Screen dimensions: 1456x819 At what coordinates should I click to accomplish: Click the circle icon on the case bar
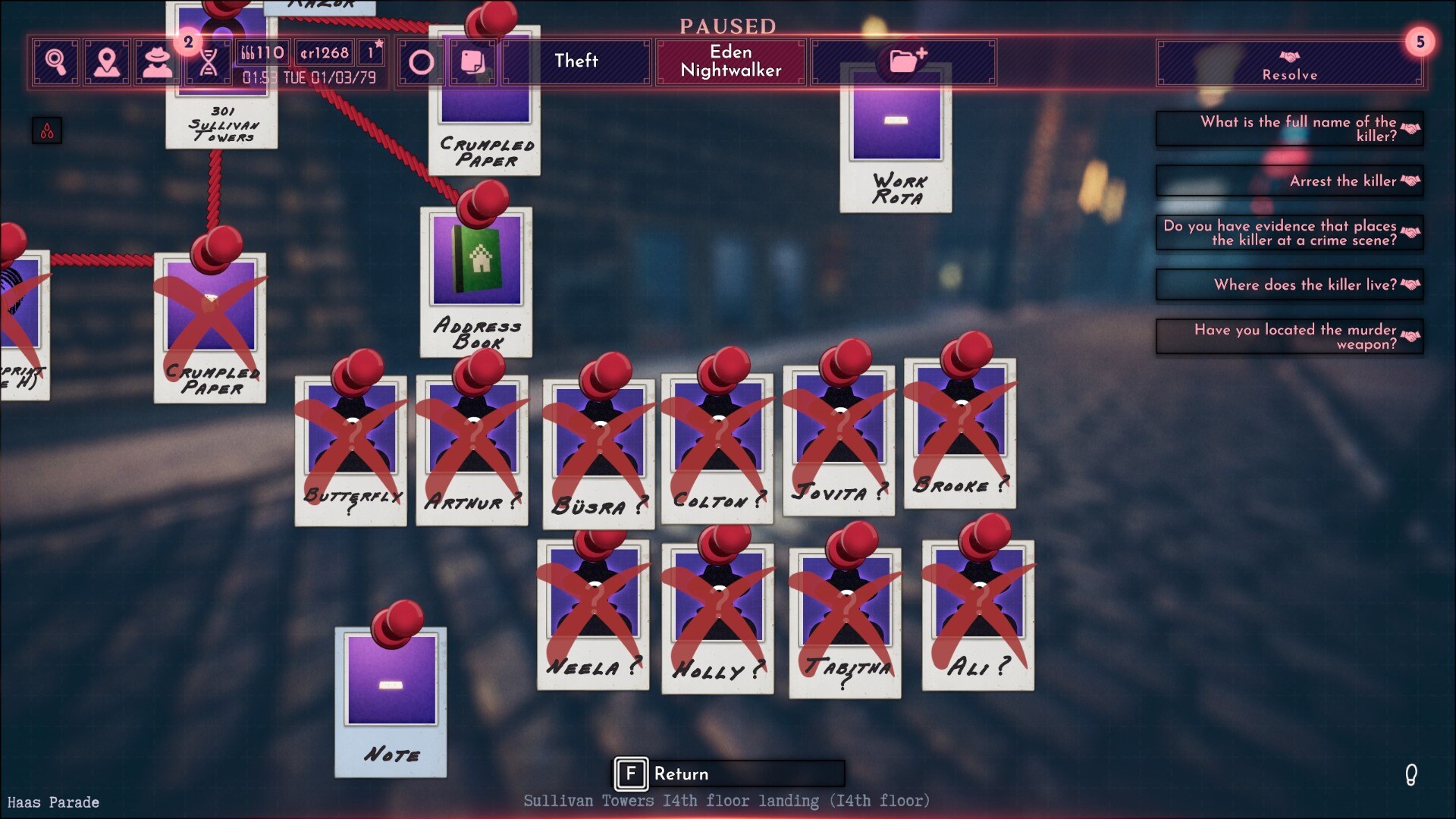tap(421, 62)
